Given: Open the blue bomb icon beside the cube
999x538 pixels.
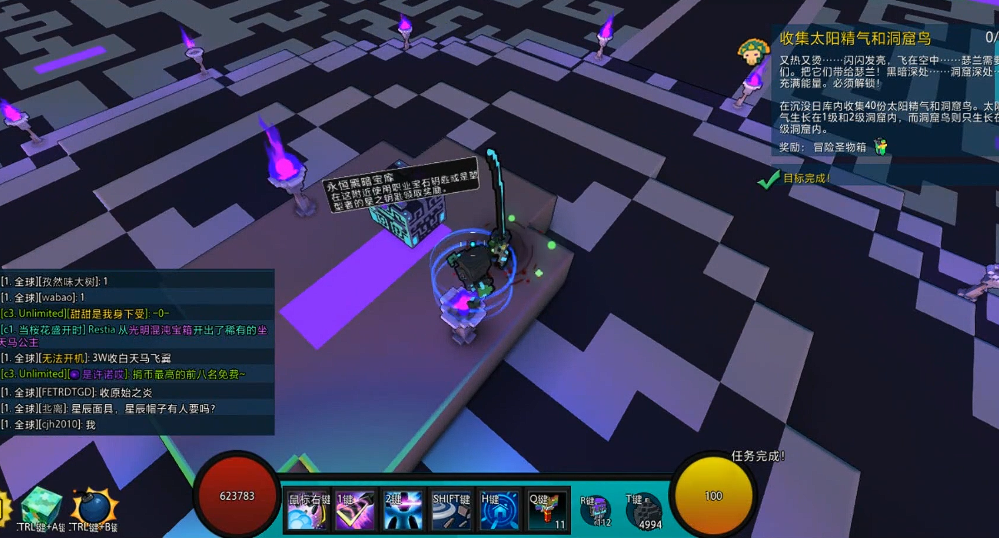Looking at the screenshot, I should tap(93, 507).
